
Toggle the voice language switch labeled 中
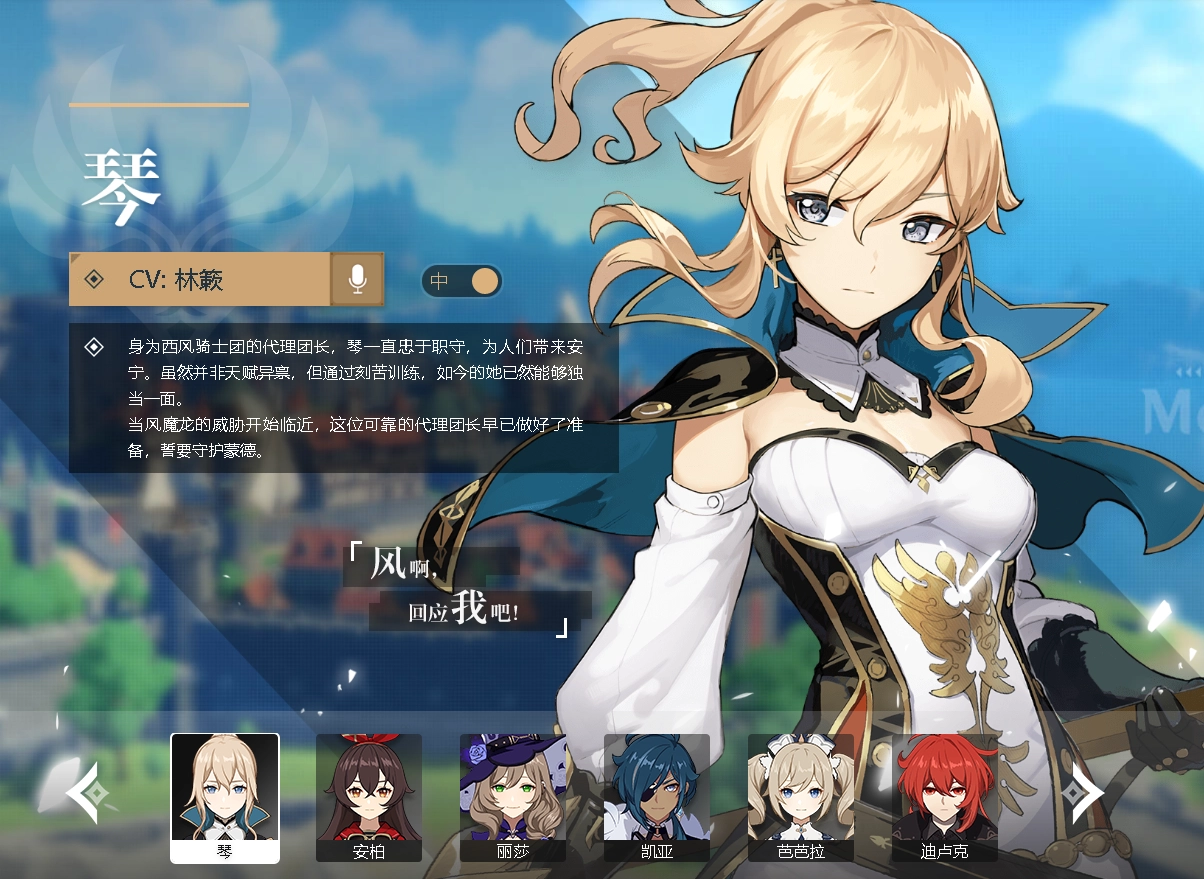coord(461,281)
